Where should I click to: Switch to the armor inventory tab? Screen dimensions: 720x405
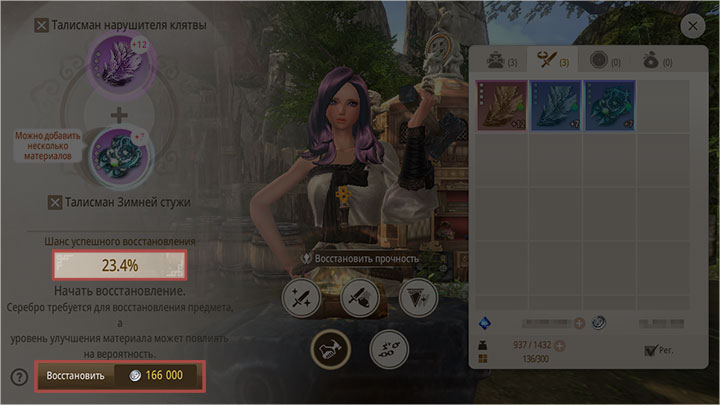coord(495,62)
